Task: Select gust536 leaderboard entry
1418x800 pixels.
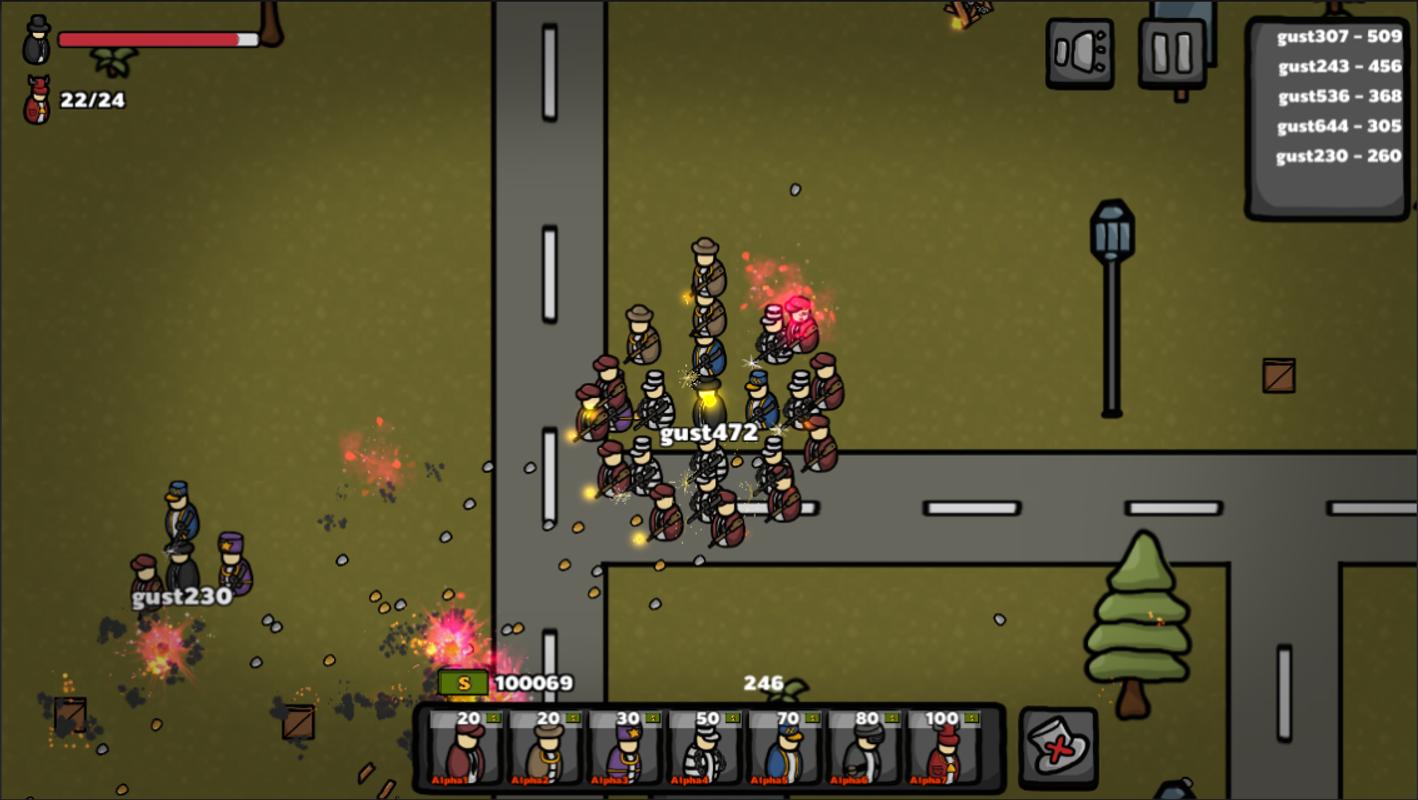Action: pos(1339,97)
